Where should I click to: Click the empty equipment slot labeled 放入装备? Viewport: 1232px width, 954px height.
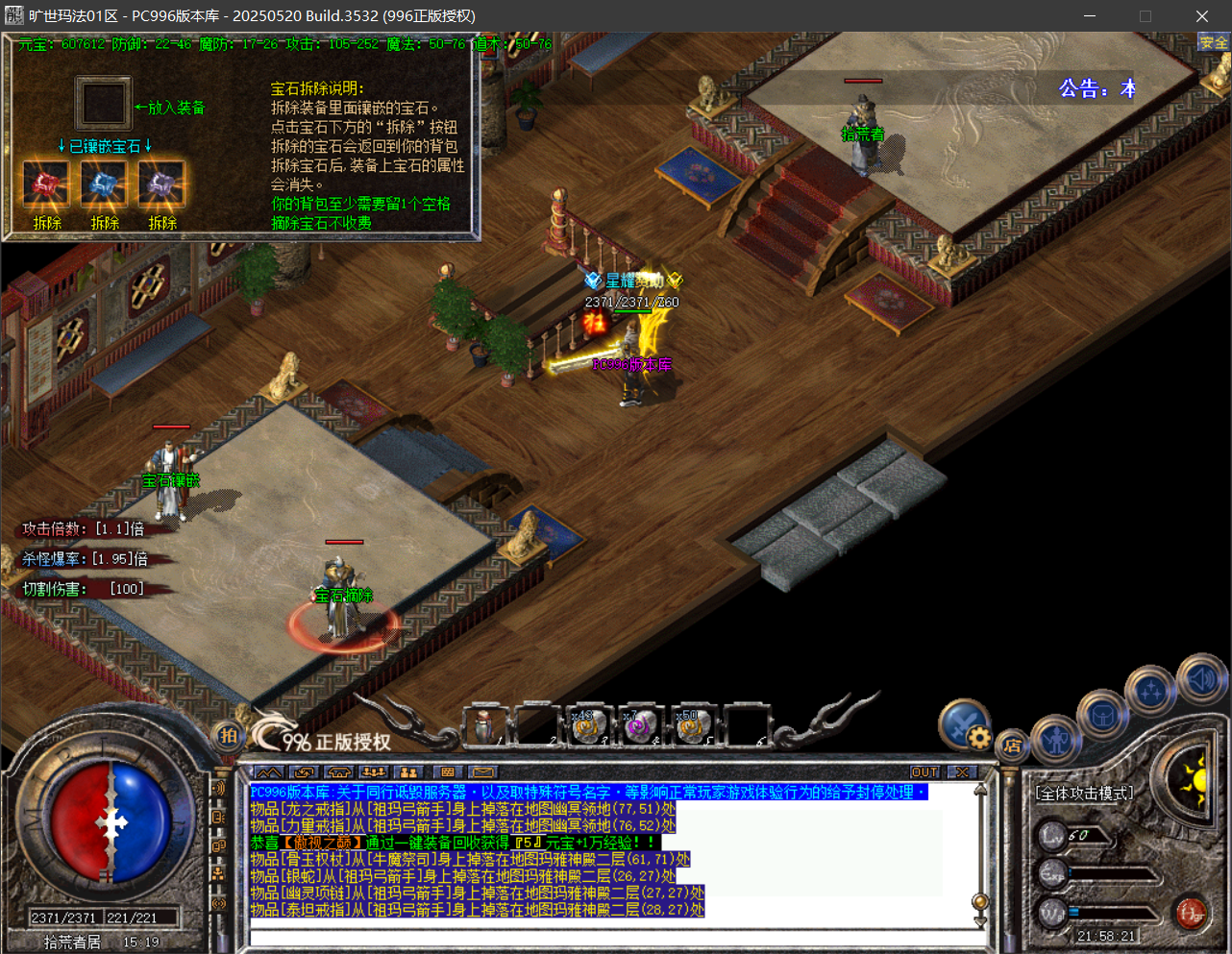pyautogui.click(x=103, y=104)
